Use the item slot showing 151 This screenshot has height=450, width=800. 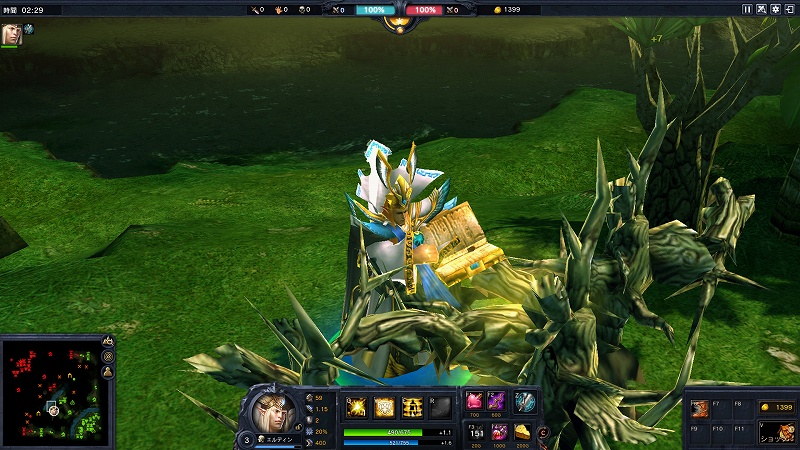click(x=474, y=432)
